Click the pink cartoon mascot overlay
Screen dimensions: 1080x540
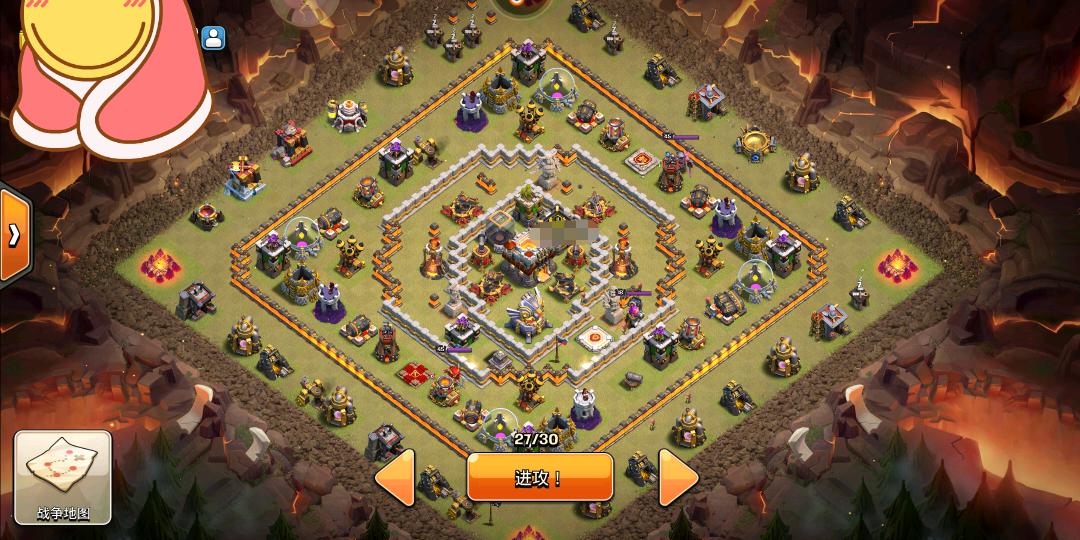pyautogui.click(x=105, y=70)
